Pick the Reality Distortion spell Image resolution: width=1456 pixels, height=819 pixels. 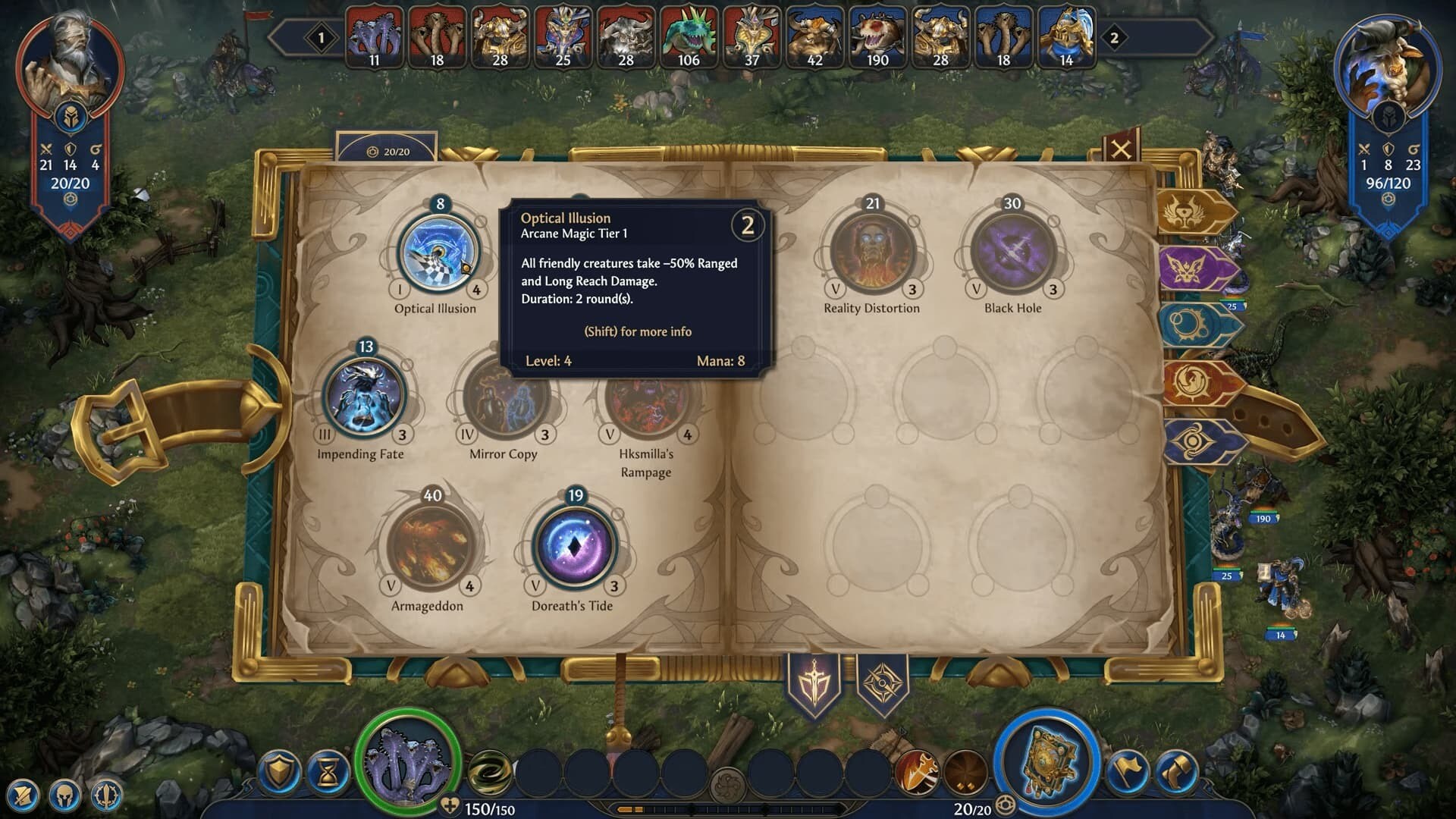(871, 250)
